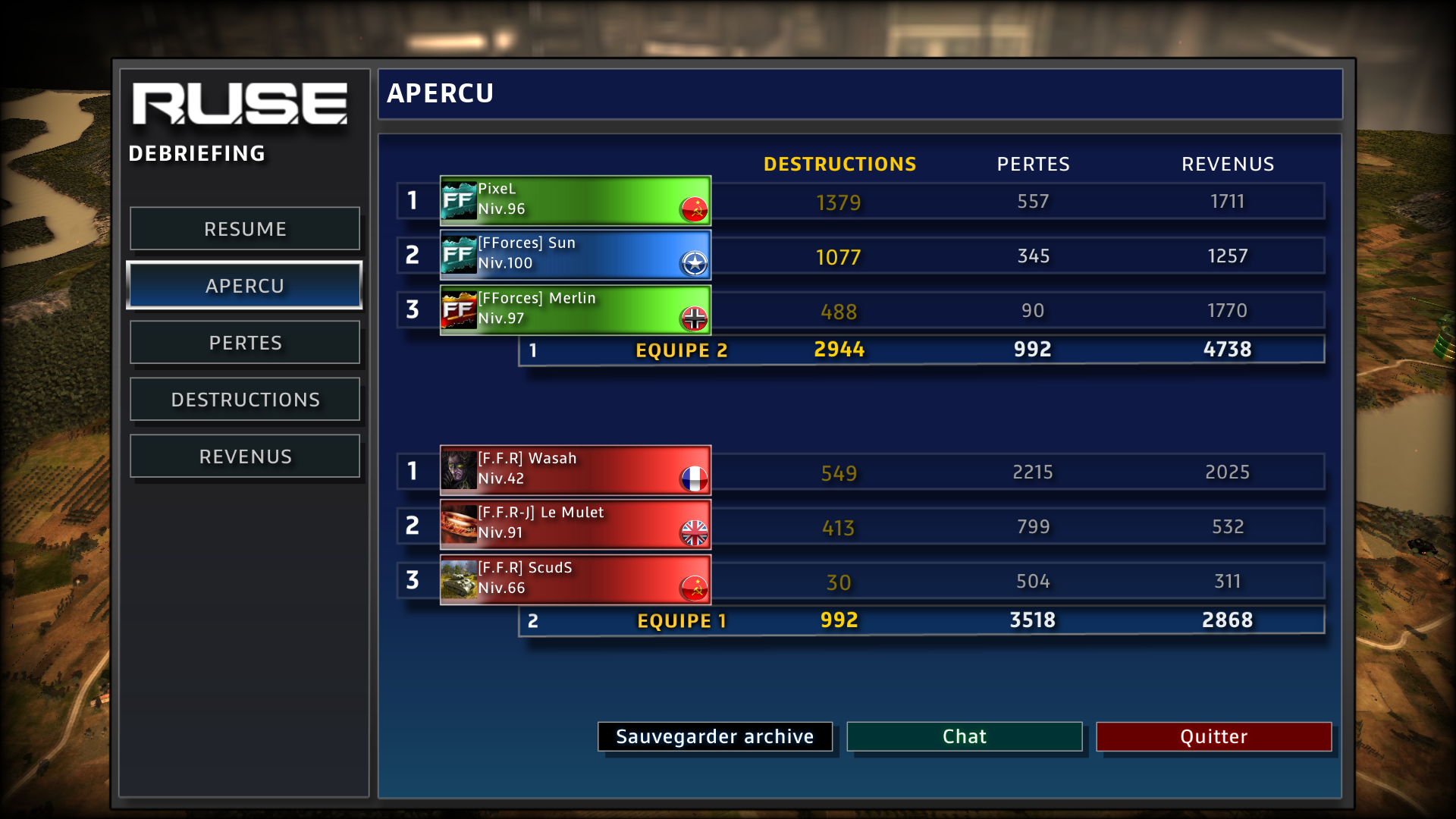Click the Sauvegarder archive button
This screenshot has width=1456, height=819.
pyautogui.click(x=714, y=736)
